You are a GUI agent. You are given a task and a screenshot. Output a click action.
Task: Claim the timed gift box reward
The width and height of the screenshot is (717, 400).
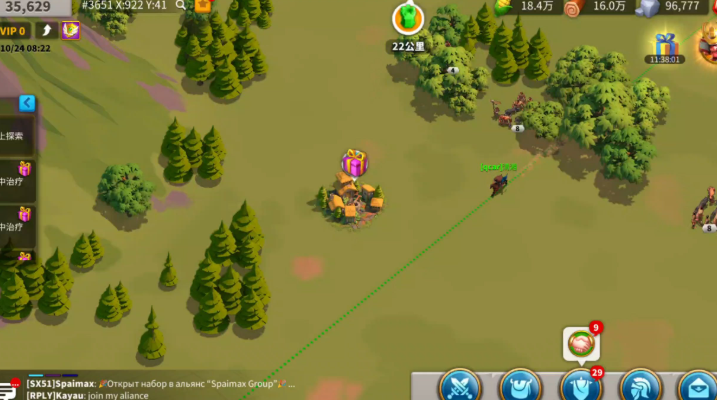pyautogui.click(x=664, y=44)
